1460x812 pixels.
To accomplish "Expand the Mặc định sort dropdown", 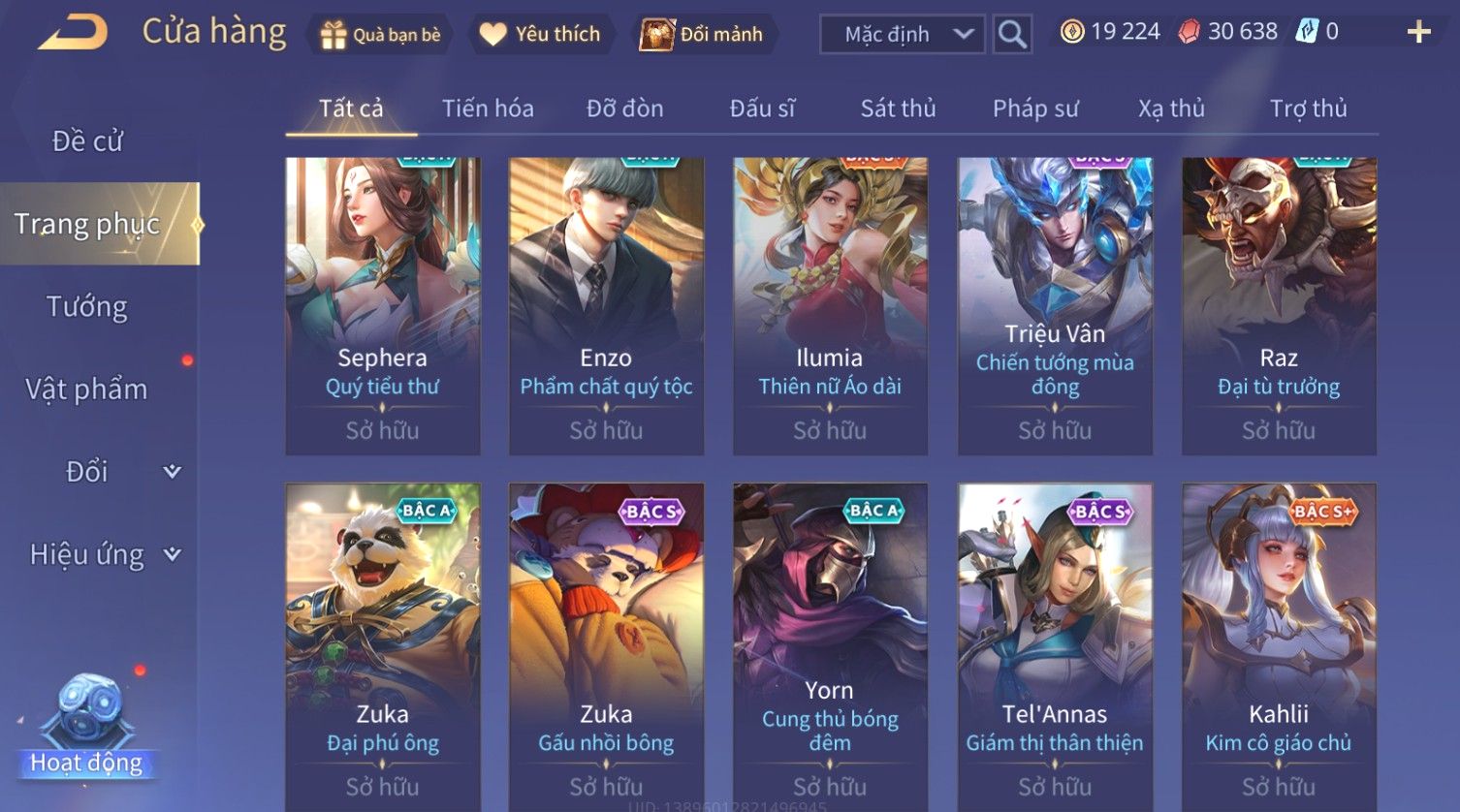I will click(x=903, y=35).
